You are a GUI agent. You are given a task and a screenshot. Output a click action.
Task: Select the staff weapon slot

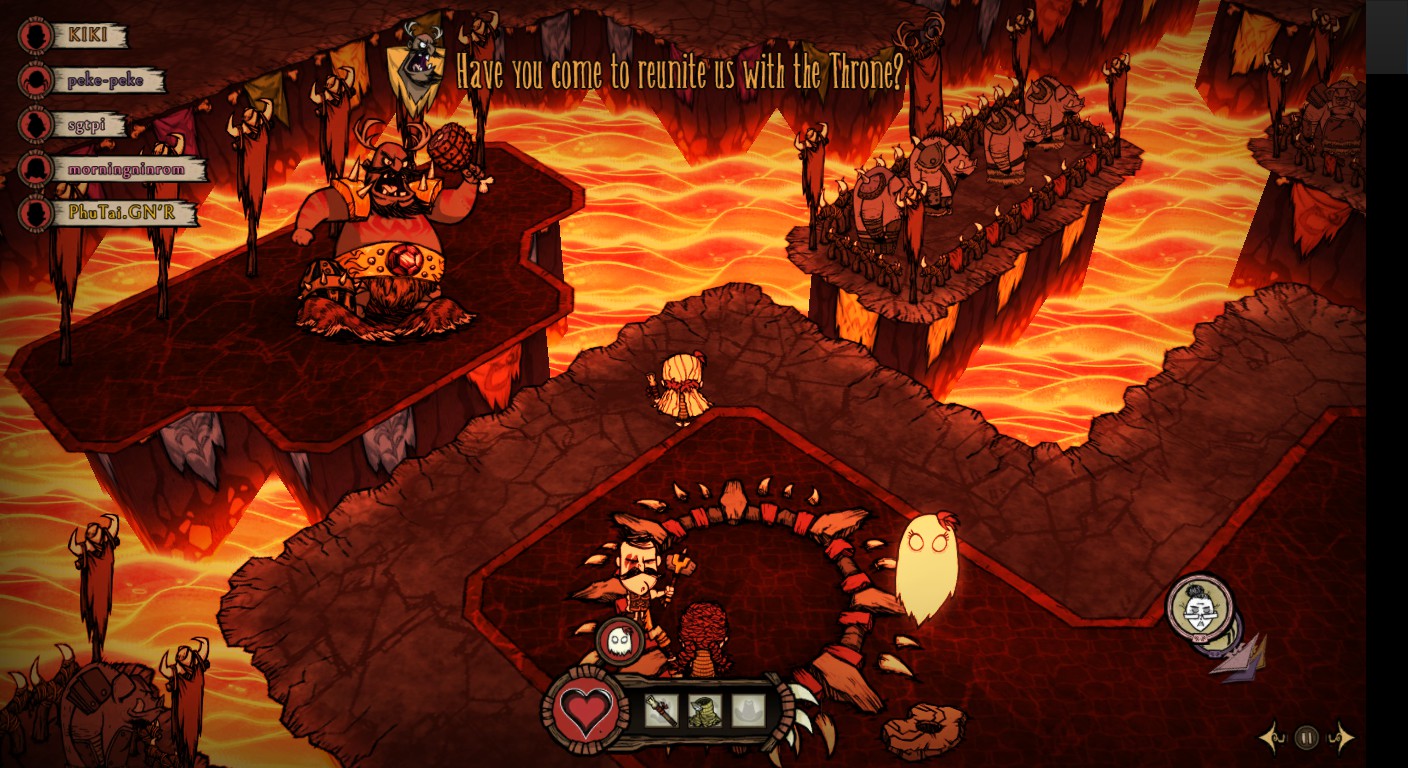tap(661, 710)
